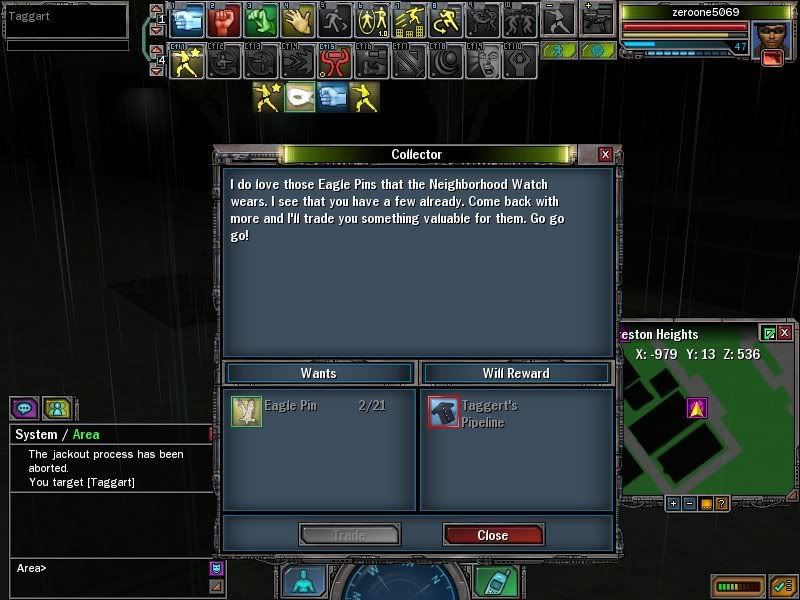800x600 pixels.
Task: Open the chat bubble tab above chat
Action: 24,408
